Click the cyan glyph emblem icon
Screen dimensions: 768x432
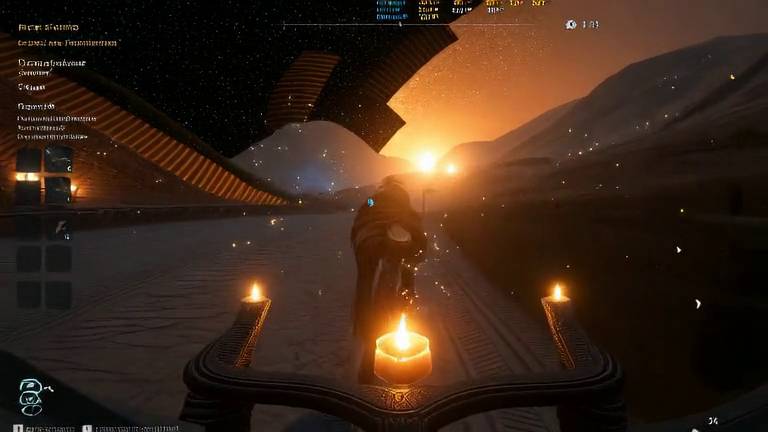[x=31, y=395]
